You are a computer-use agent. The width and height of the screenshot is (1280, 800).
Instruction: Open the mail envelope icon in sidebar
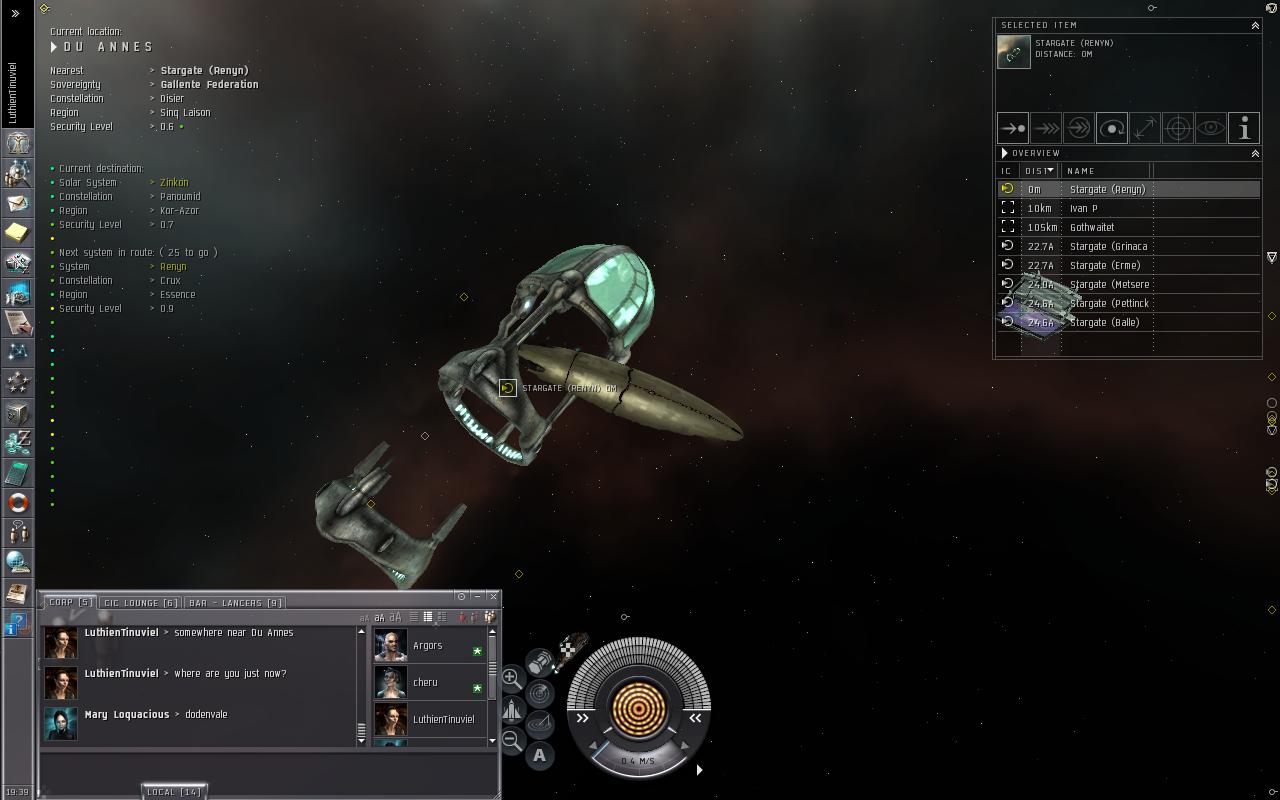point(18,203)
